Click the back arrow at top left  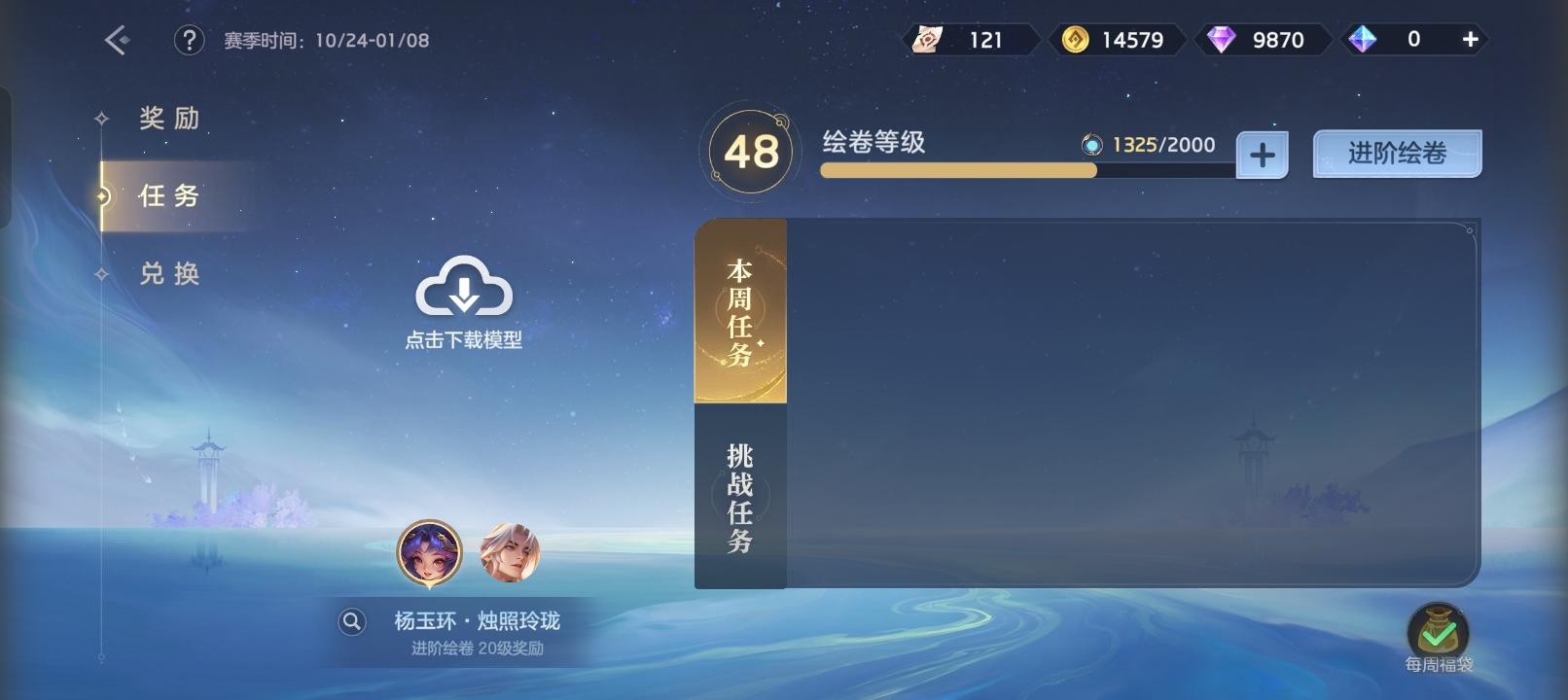(114, 41)
